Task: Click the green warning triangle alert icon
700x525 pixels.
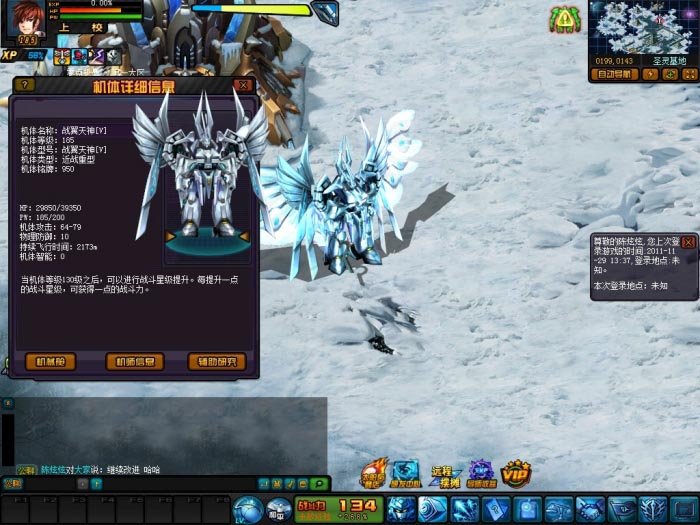Action: pos(565,18)
